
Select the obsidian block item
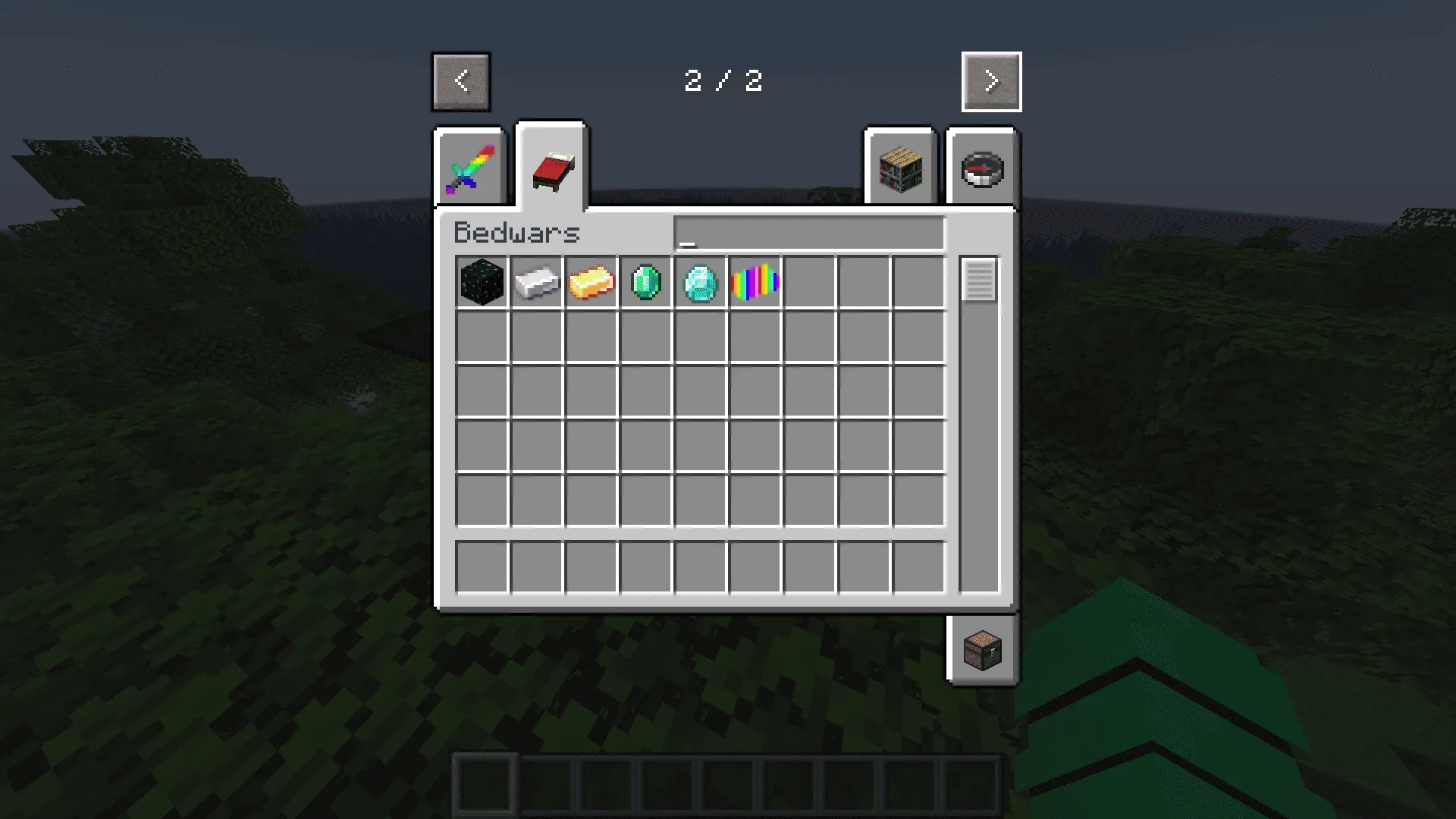(482, 283)
